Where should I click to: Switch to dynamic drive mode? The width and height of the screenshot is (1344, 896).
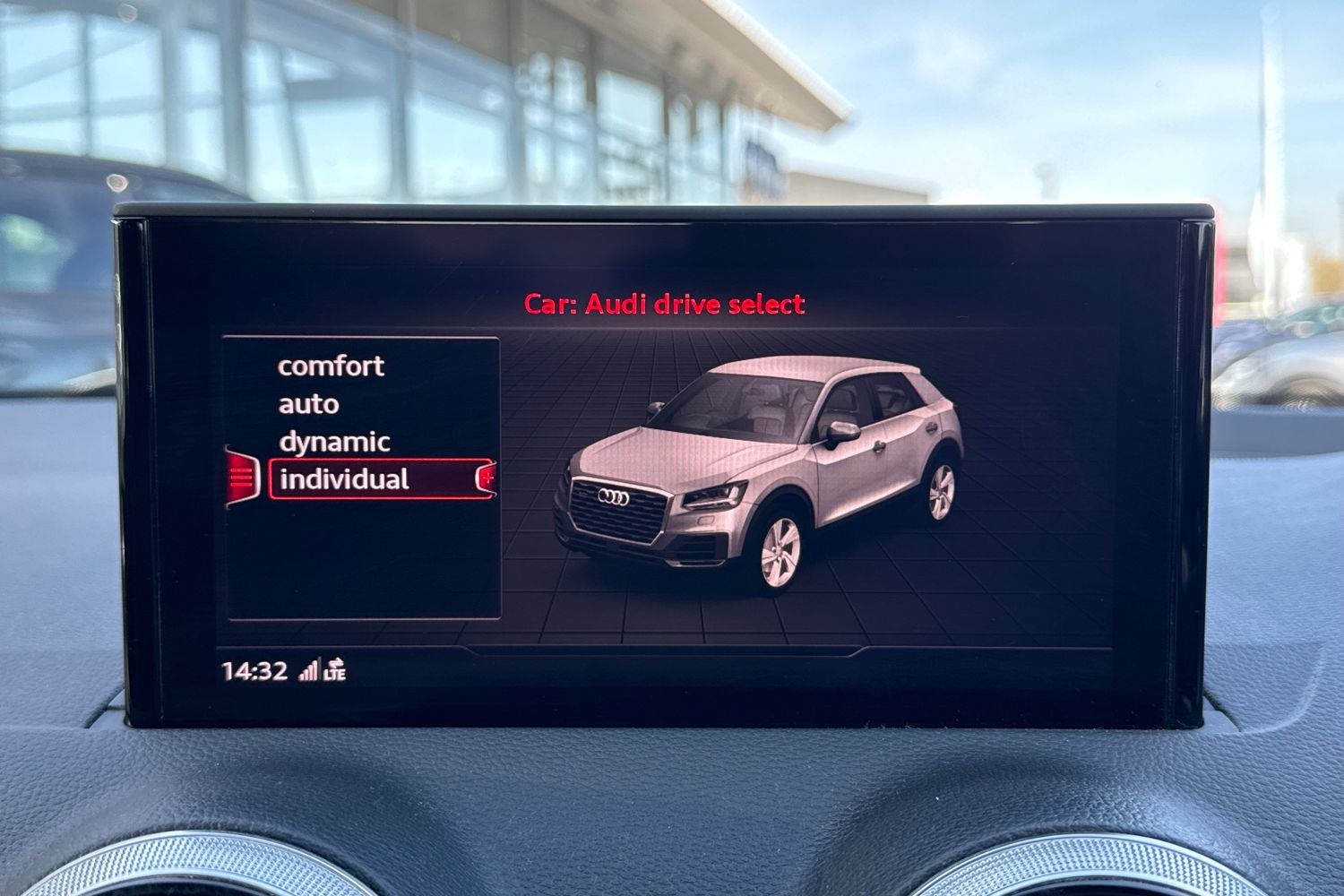334,441
